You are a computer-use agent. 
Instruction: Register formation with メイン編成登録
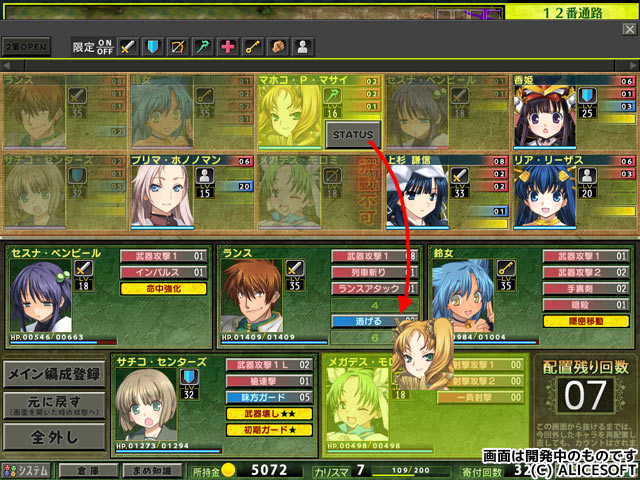pyautogui.click(x=54, y=375)
